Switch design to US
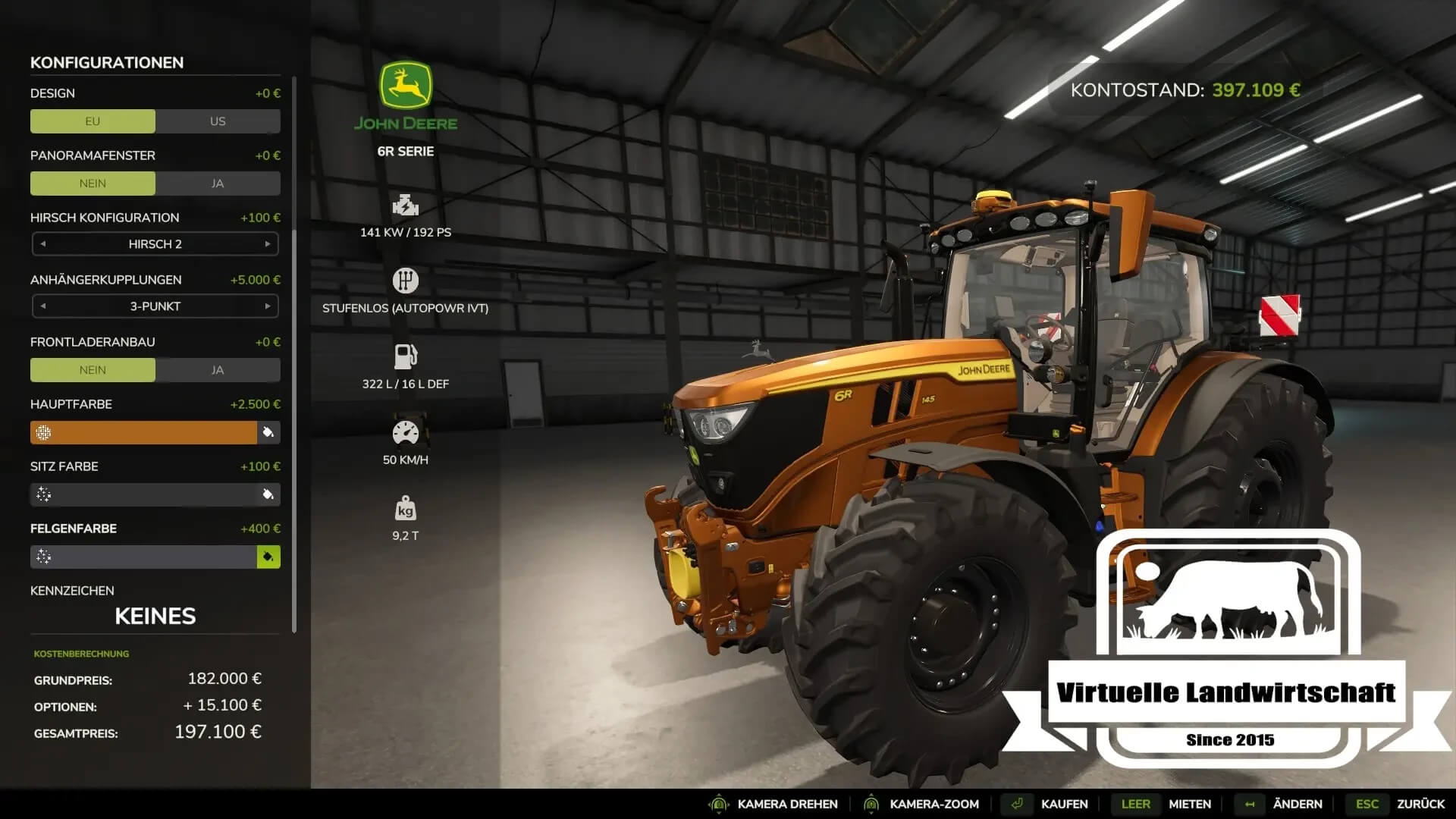 pyautogui.click(x=218, y=121)
